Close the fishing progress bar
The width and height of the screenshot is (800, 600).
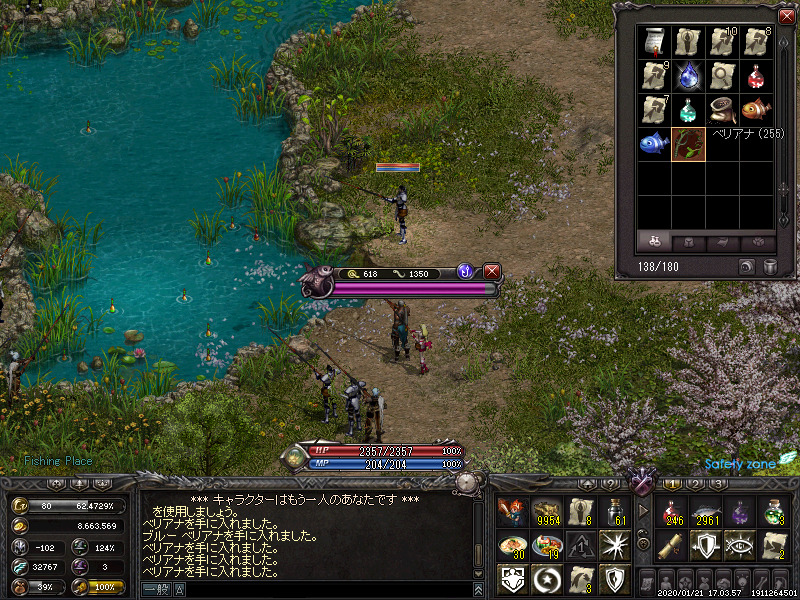(491, 271)
